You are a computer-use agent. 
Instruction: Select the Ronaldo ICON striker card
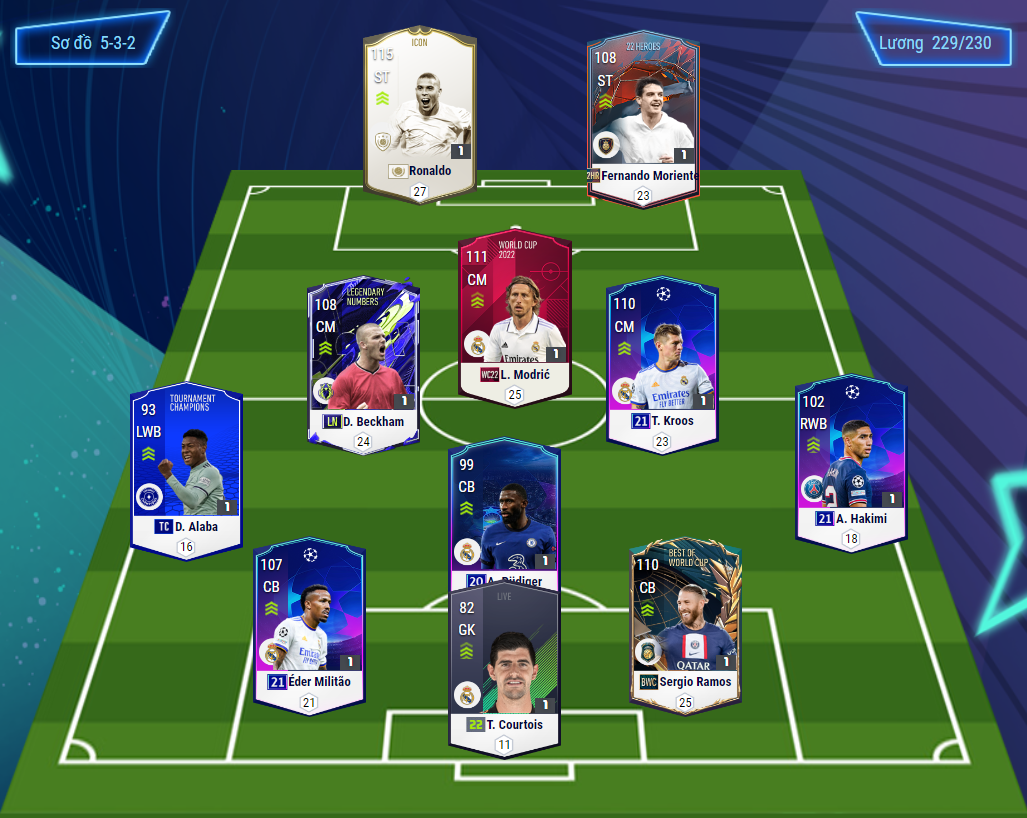[x=420, y=115]
